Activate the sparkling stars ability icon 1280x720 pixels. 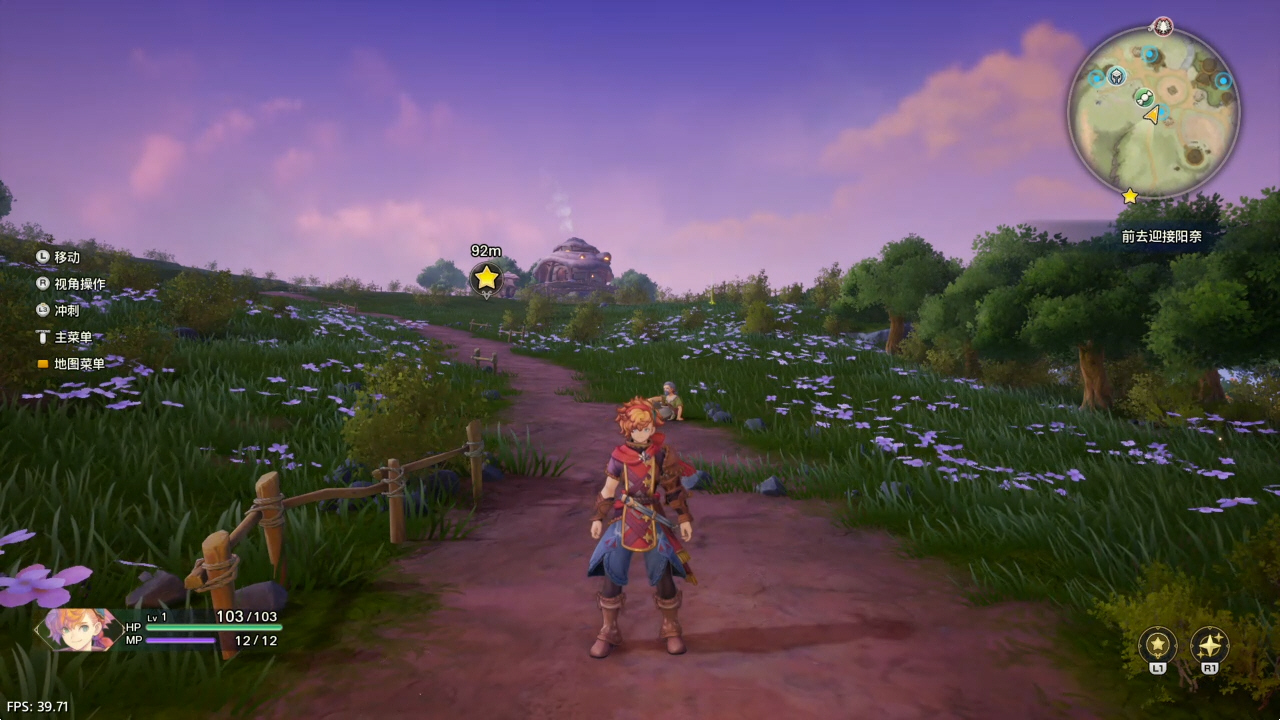(1209, 645)
